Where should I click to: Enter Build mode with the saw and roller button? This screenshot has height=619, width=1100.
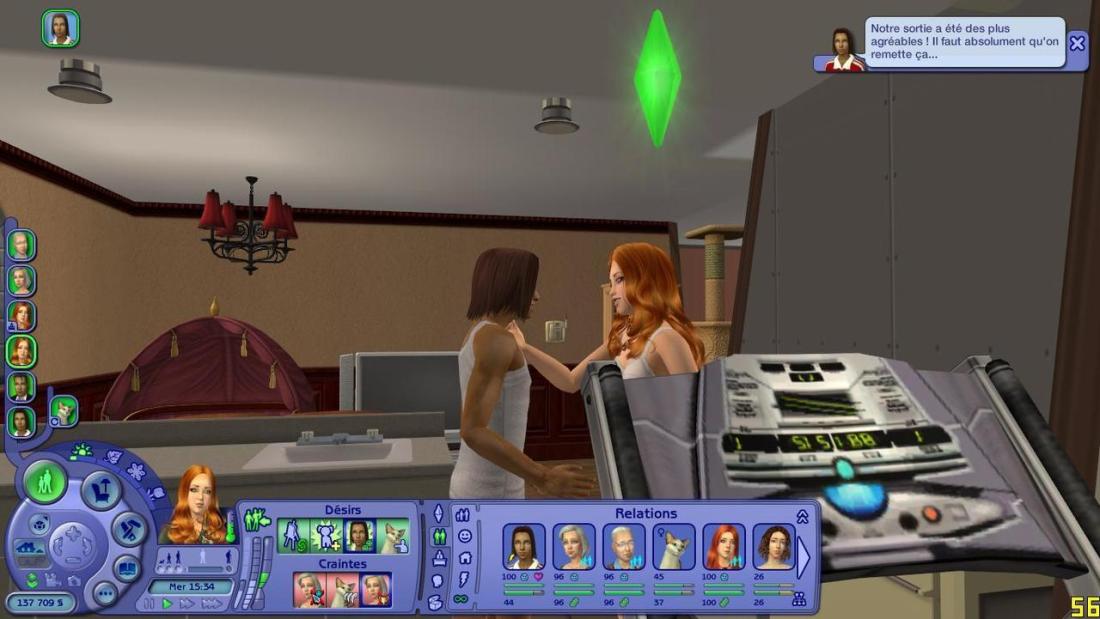click(x=130, y=528)
